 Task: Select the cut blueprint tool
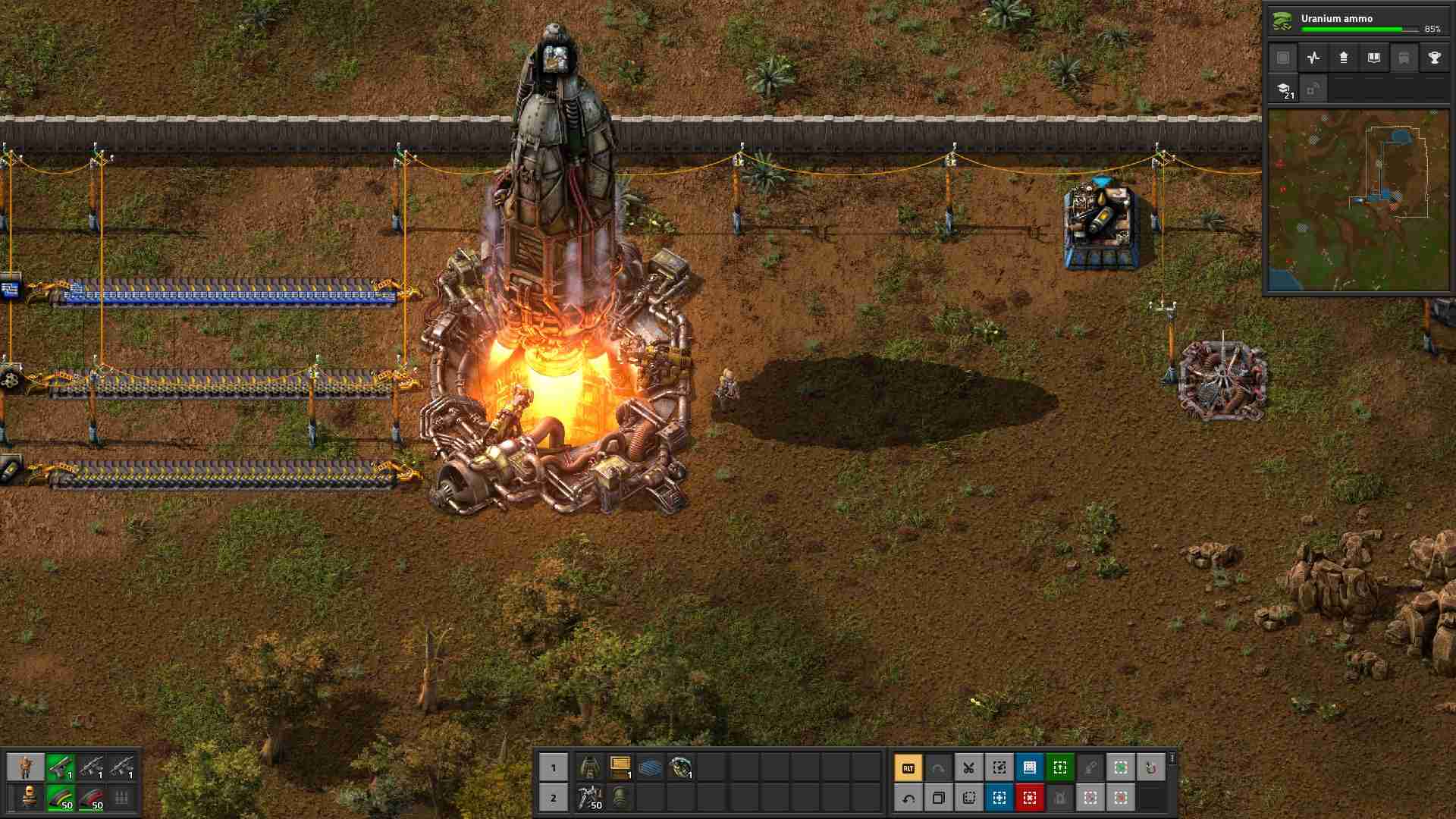coord(968,767)
